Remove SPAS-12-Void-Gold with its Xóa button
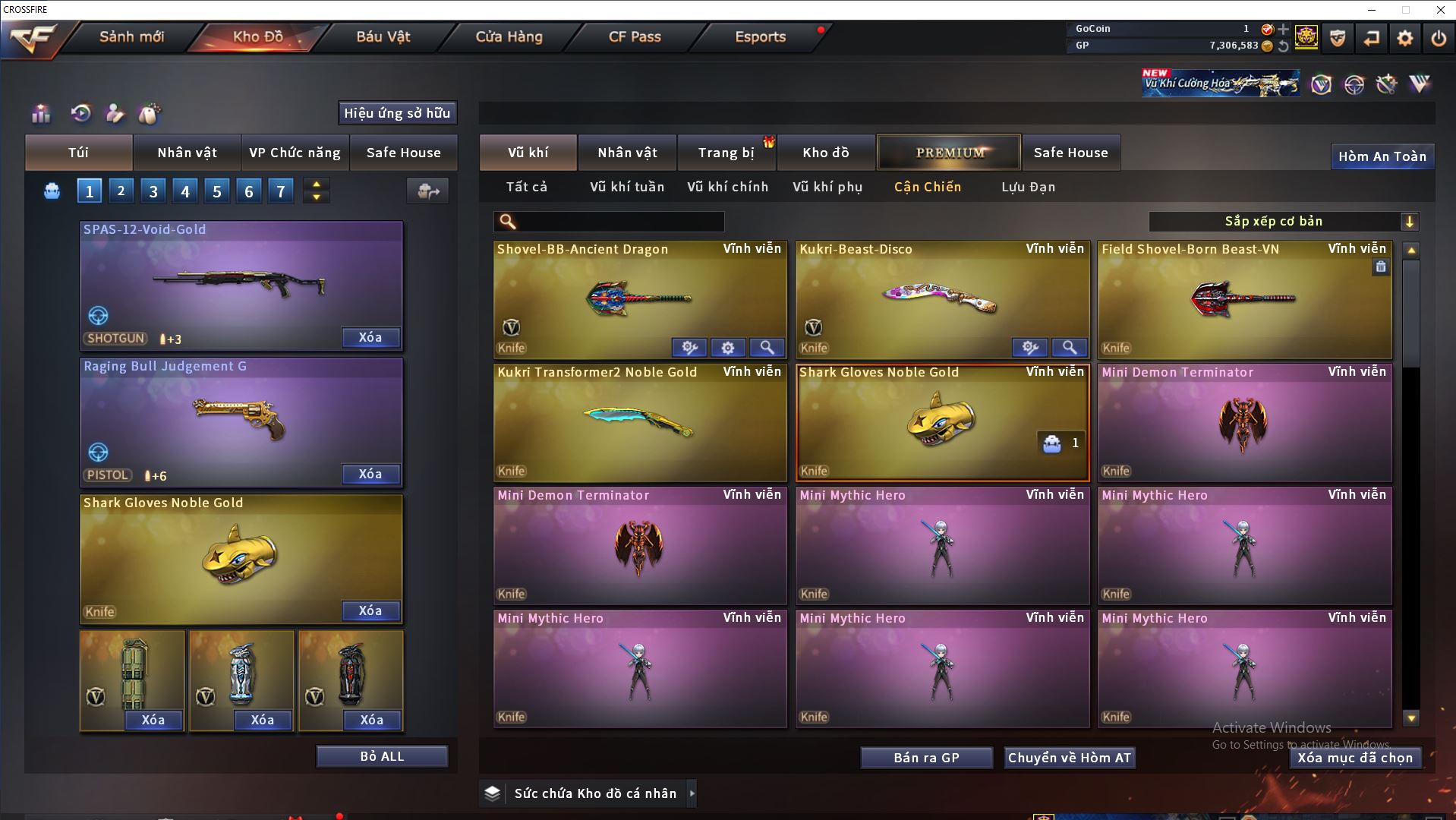Image resolution: width=1456 pixels, height=820 pixels. (370, 338)
